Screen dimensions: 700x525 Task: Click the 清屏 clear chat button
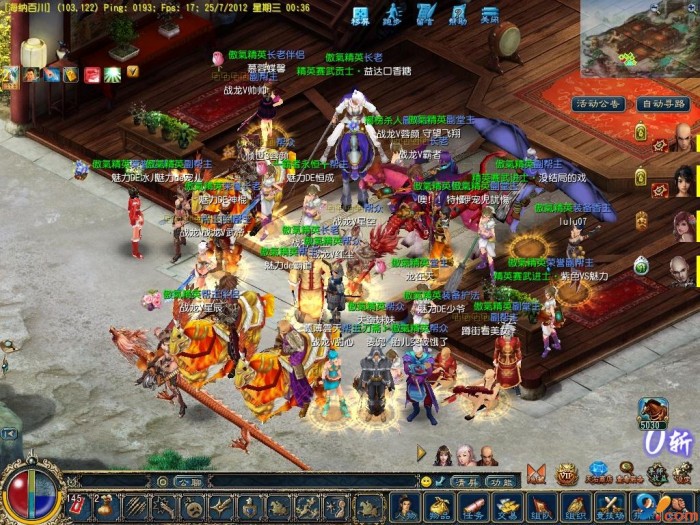click(x=467, y=481)
